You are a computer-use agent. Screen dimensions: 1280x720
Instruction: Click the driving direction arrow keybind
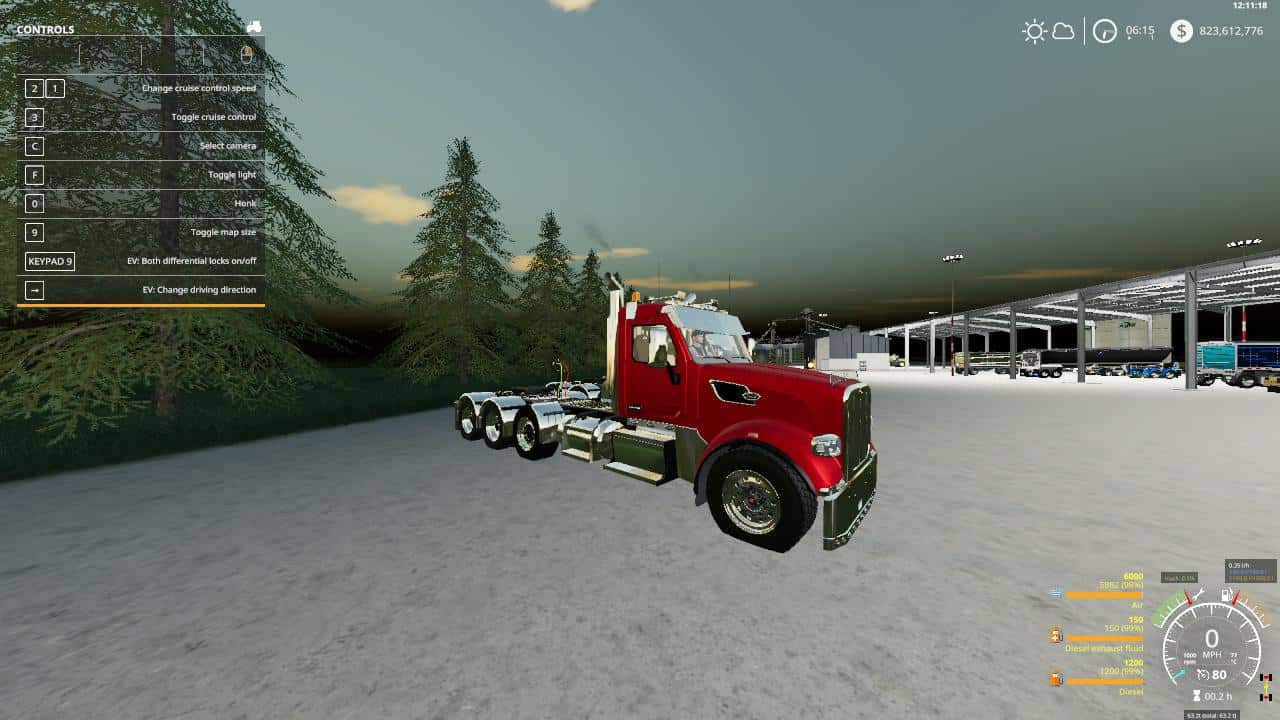(33, 290)
